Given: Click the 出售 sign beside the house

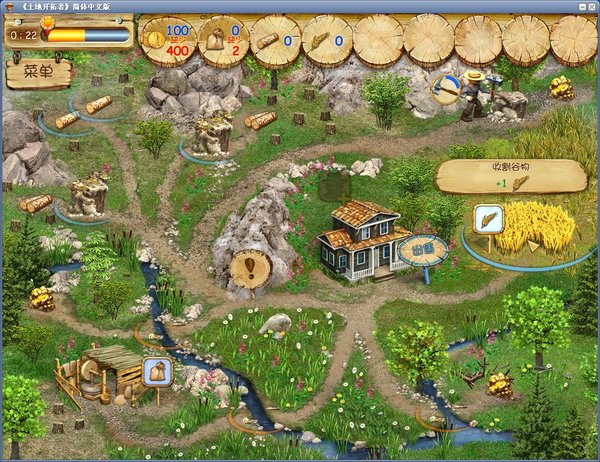Looking at the screenshot, I should (x=423, y=248).
